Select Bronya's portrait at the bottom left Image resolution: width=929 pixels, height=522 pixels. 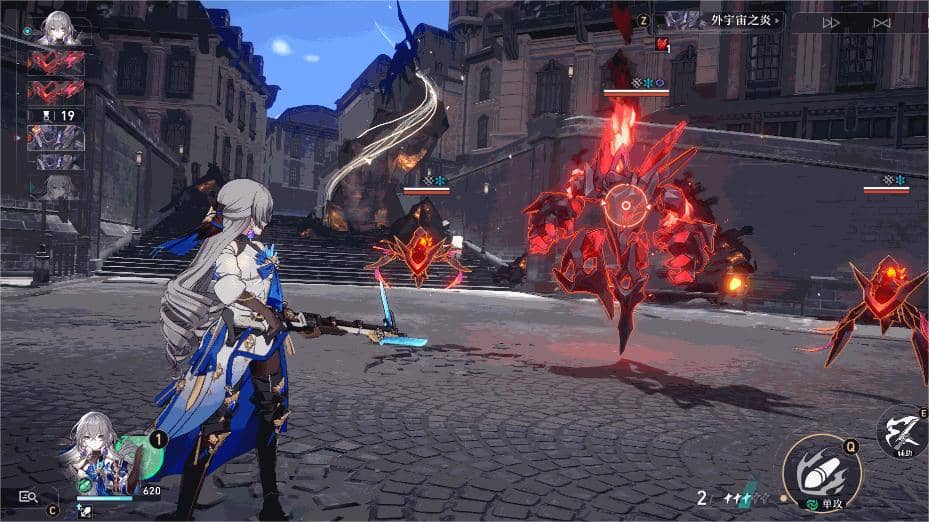pos(97,452)
